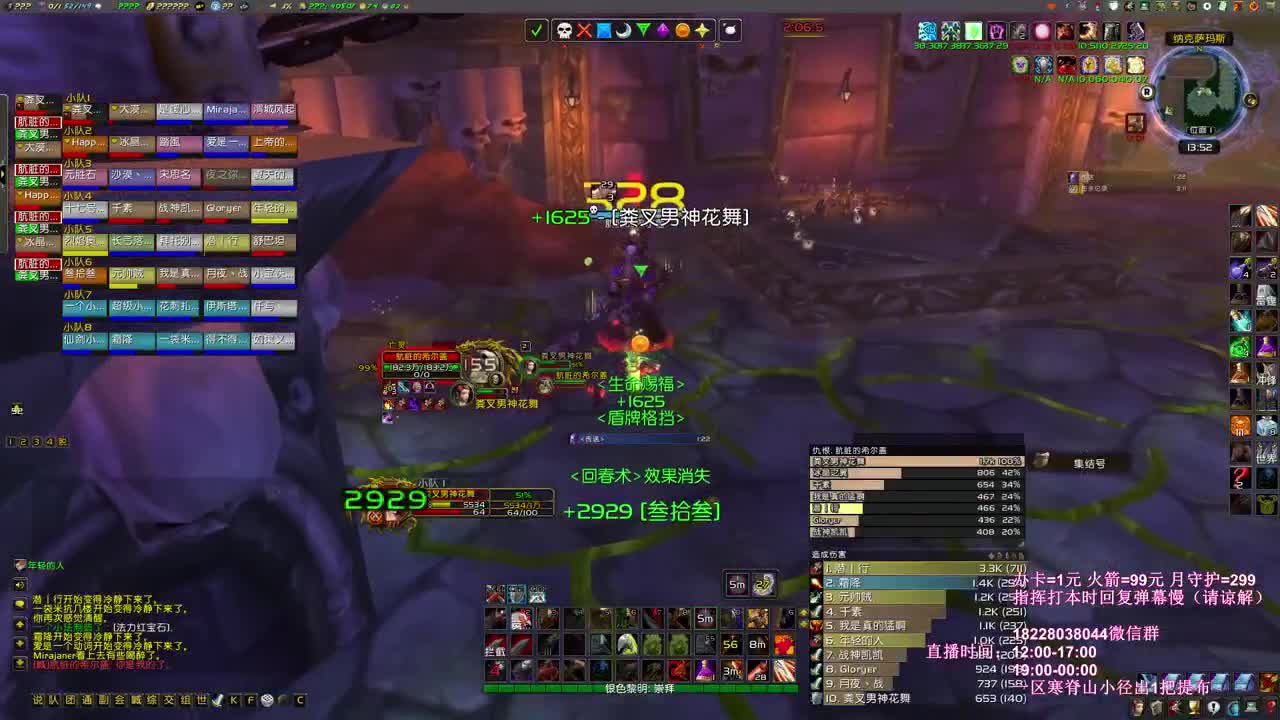Click the R button on the minimap edge
Image resolution: width=1280 pixels, height=720 pixels.
pos(1147,93)
